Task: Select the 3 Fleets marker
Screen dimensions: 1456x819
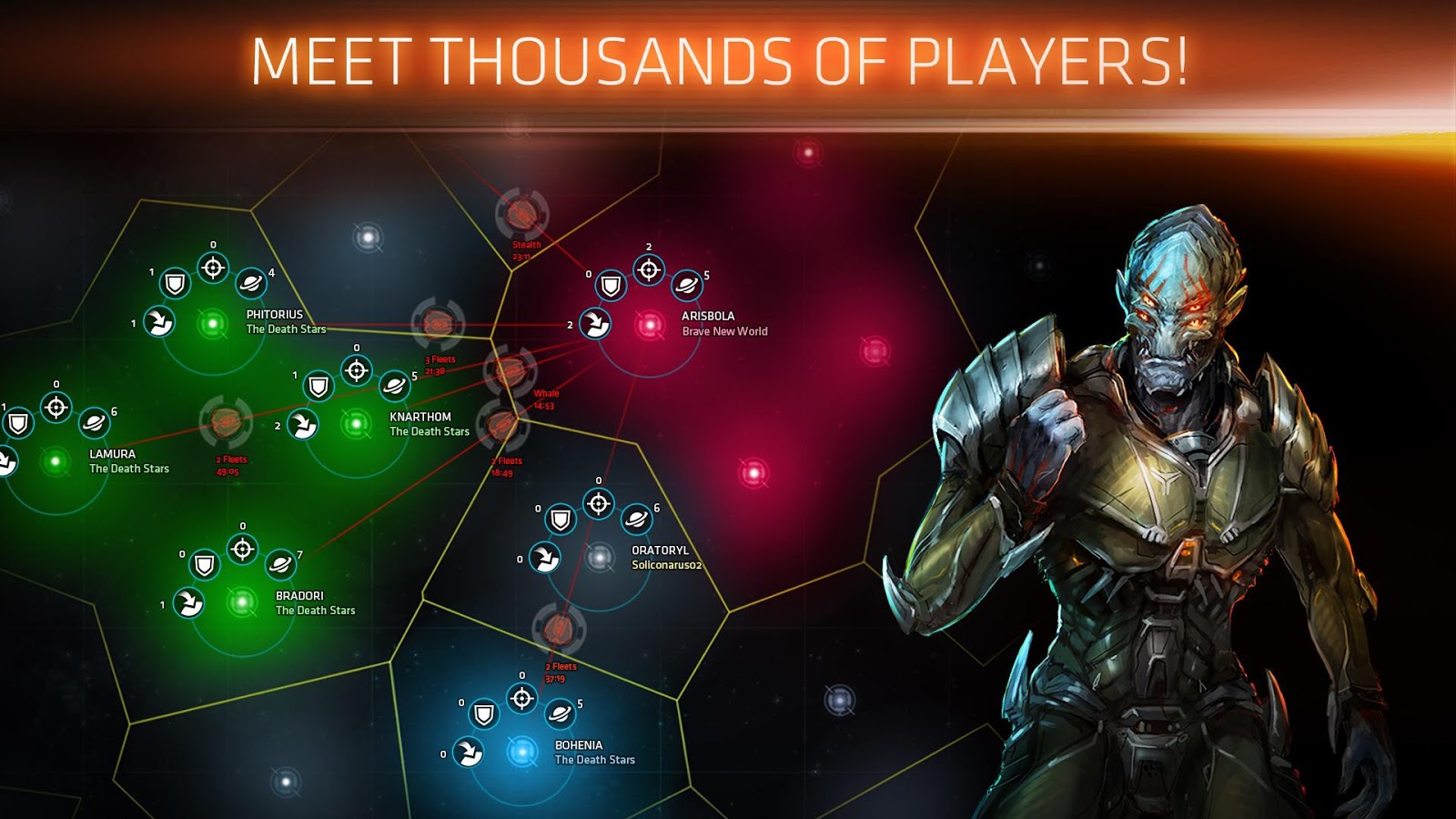Action: point(438,323)
